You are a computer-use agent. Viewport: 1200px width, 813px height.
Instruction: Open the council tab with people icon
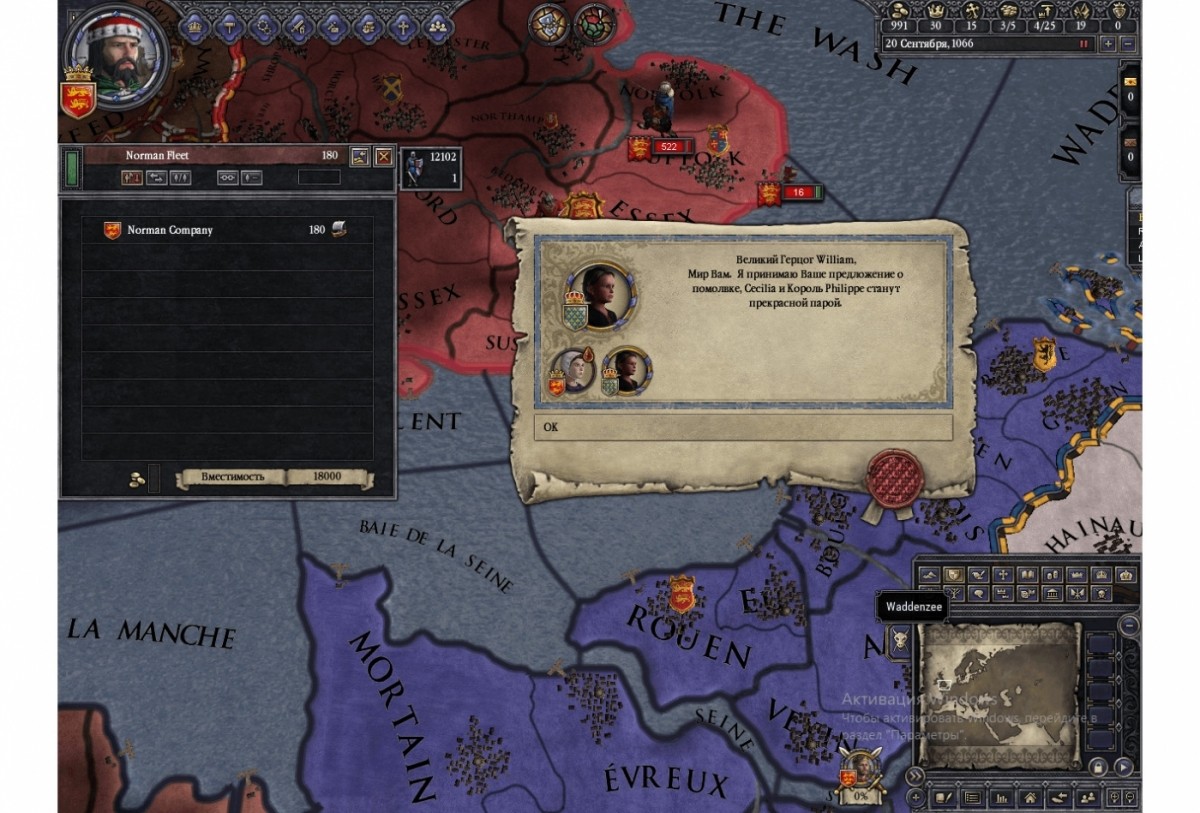(437, 26)
